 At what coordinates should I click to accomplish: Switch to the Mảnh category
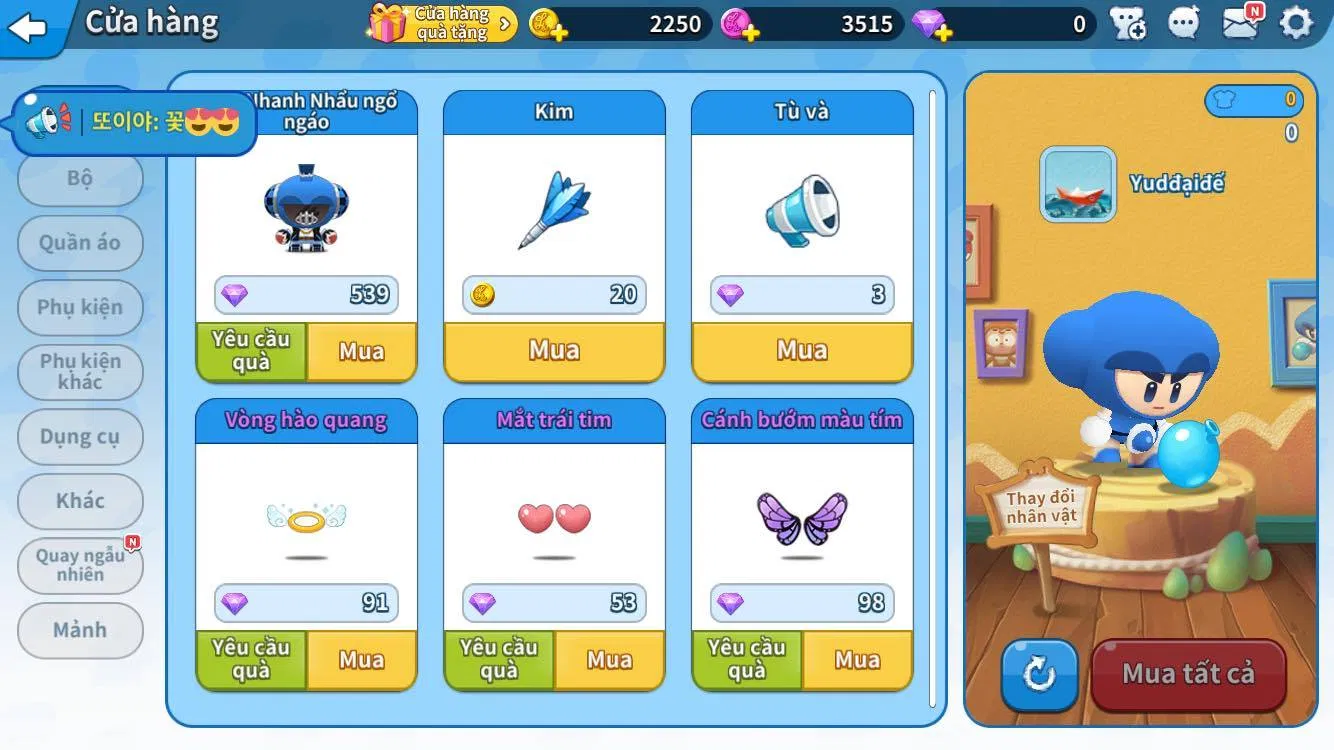80,630
